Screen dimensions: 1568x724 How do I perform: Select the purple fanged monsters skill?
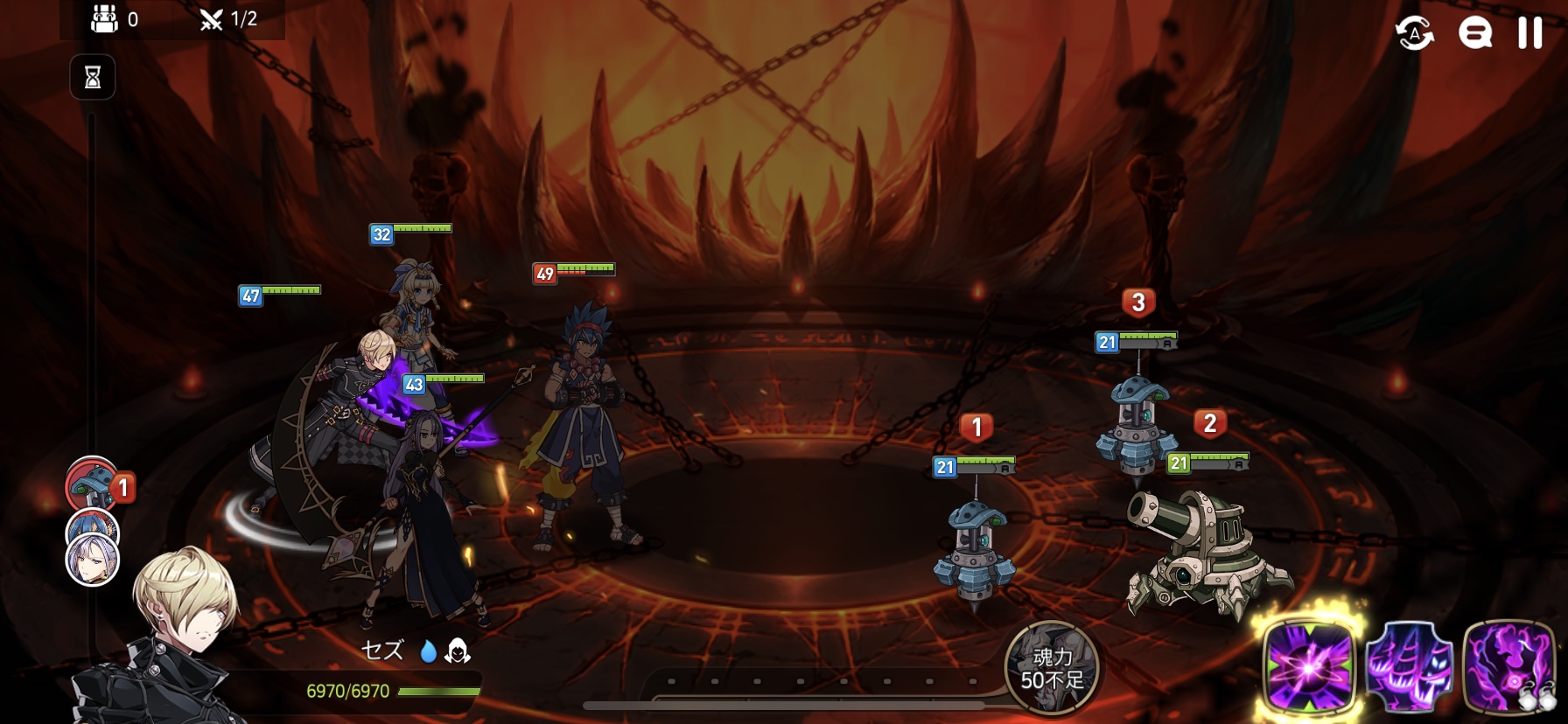1409,666
